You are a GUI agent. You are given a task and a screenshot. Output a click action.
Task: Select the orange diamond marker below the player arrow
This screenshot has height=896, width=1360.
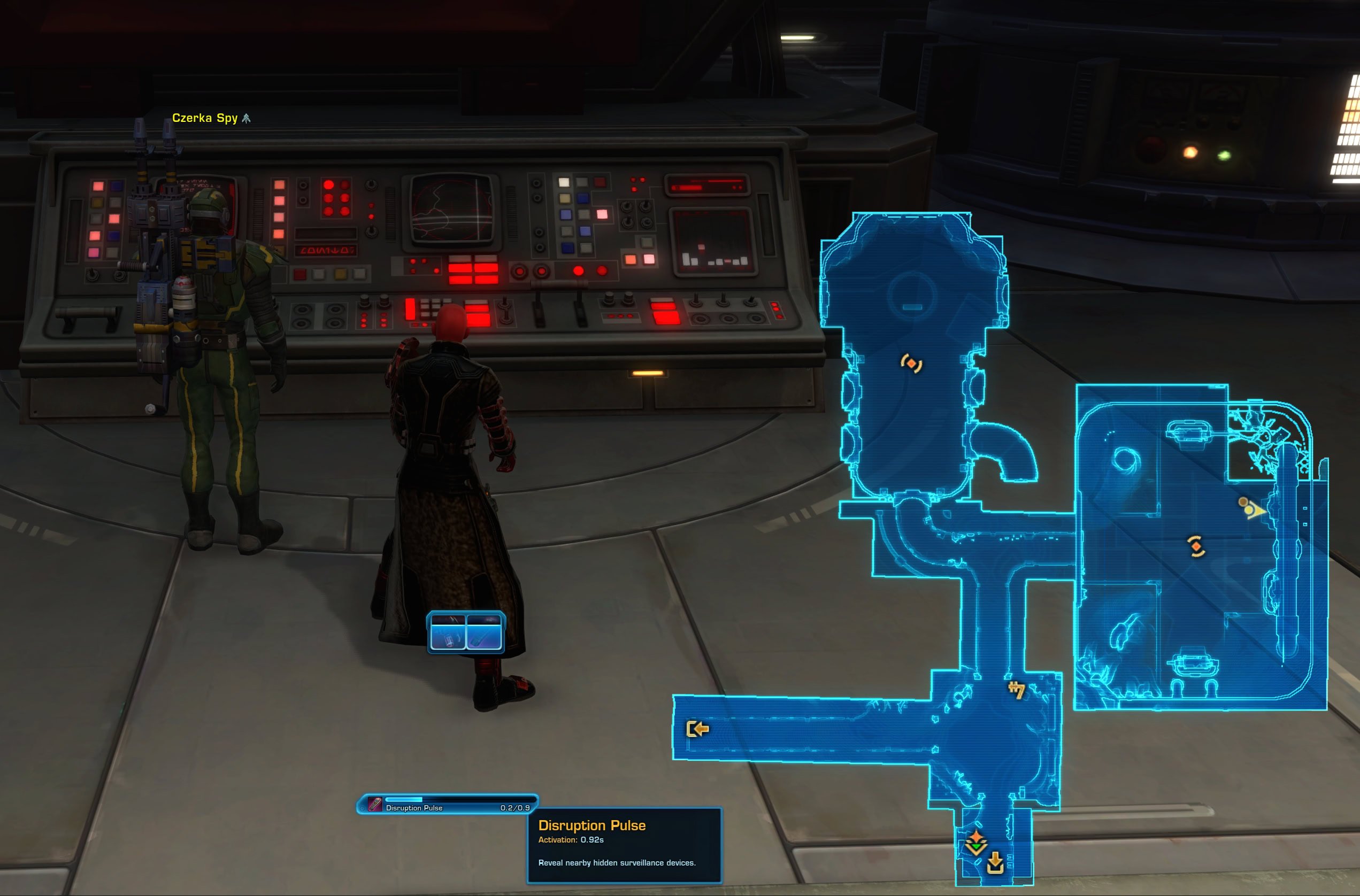(1196, 546)
